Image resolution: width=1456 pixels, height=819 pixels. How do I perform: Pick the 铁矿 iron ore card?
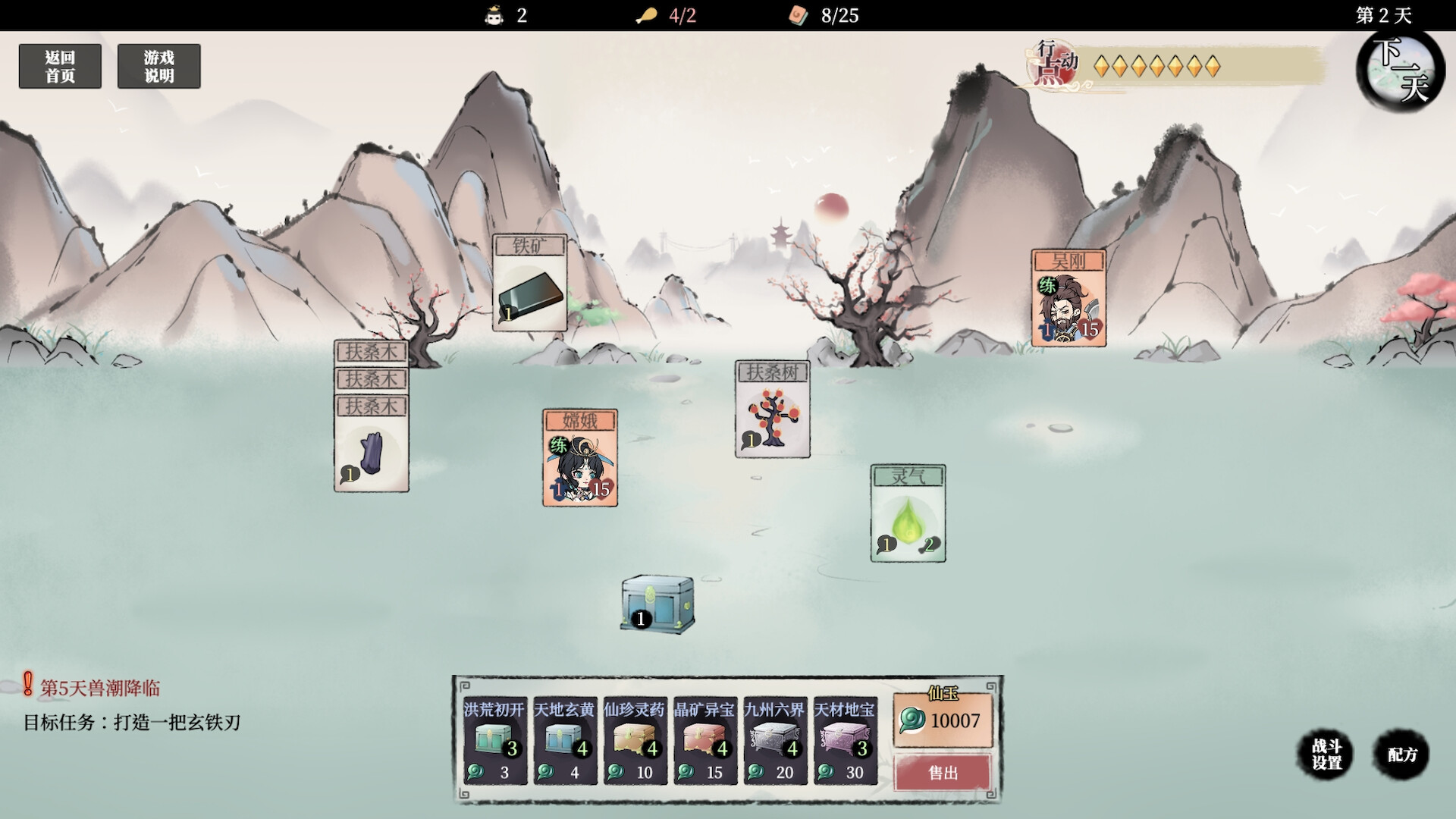click(x=529, y=283)
